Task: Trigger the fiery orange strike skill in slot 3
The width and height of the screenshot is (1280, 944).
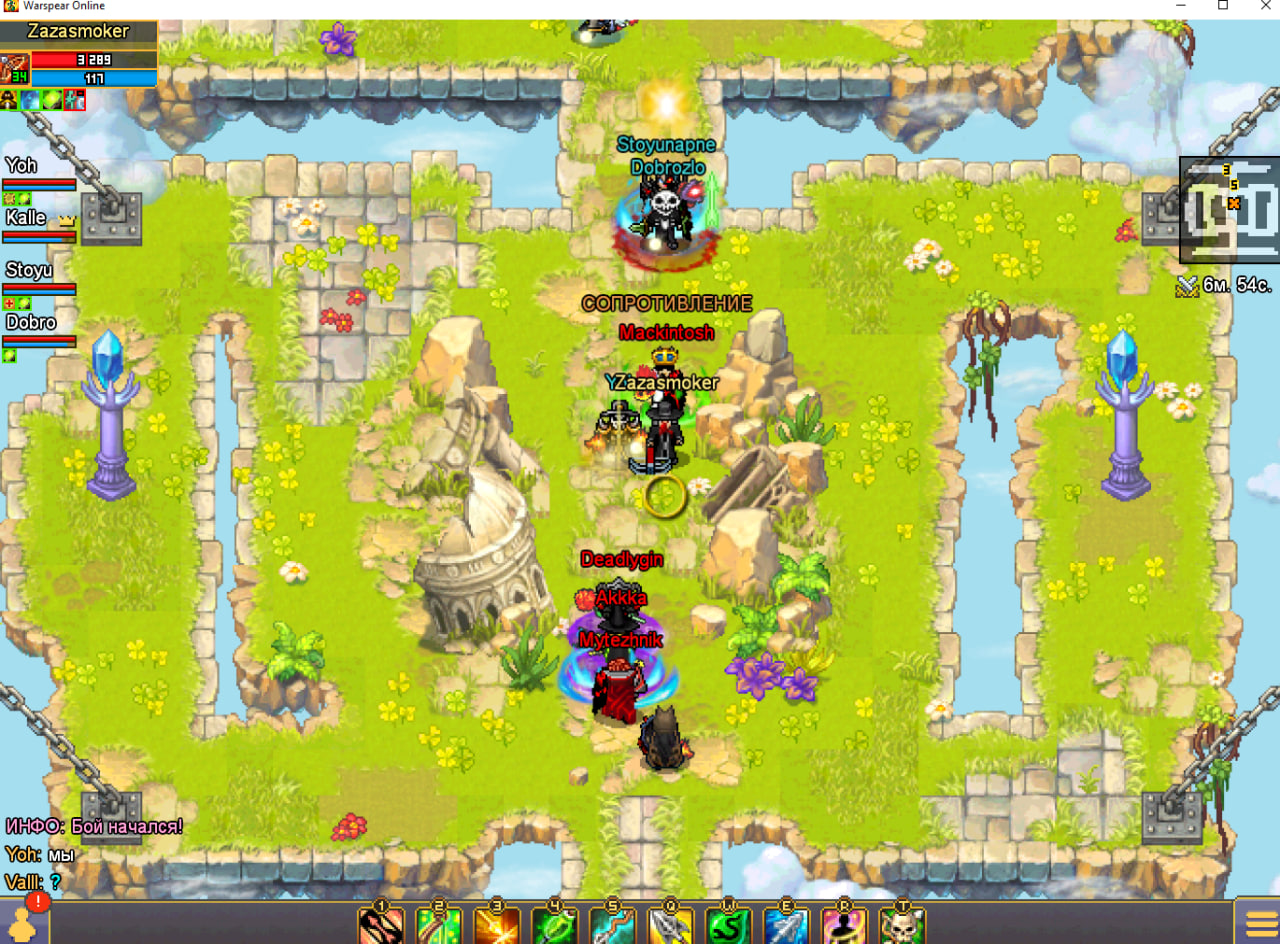Action: pos(497,926)
